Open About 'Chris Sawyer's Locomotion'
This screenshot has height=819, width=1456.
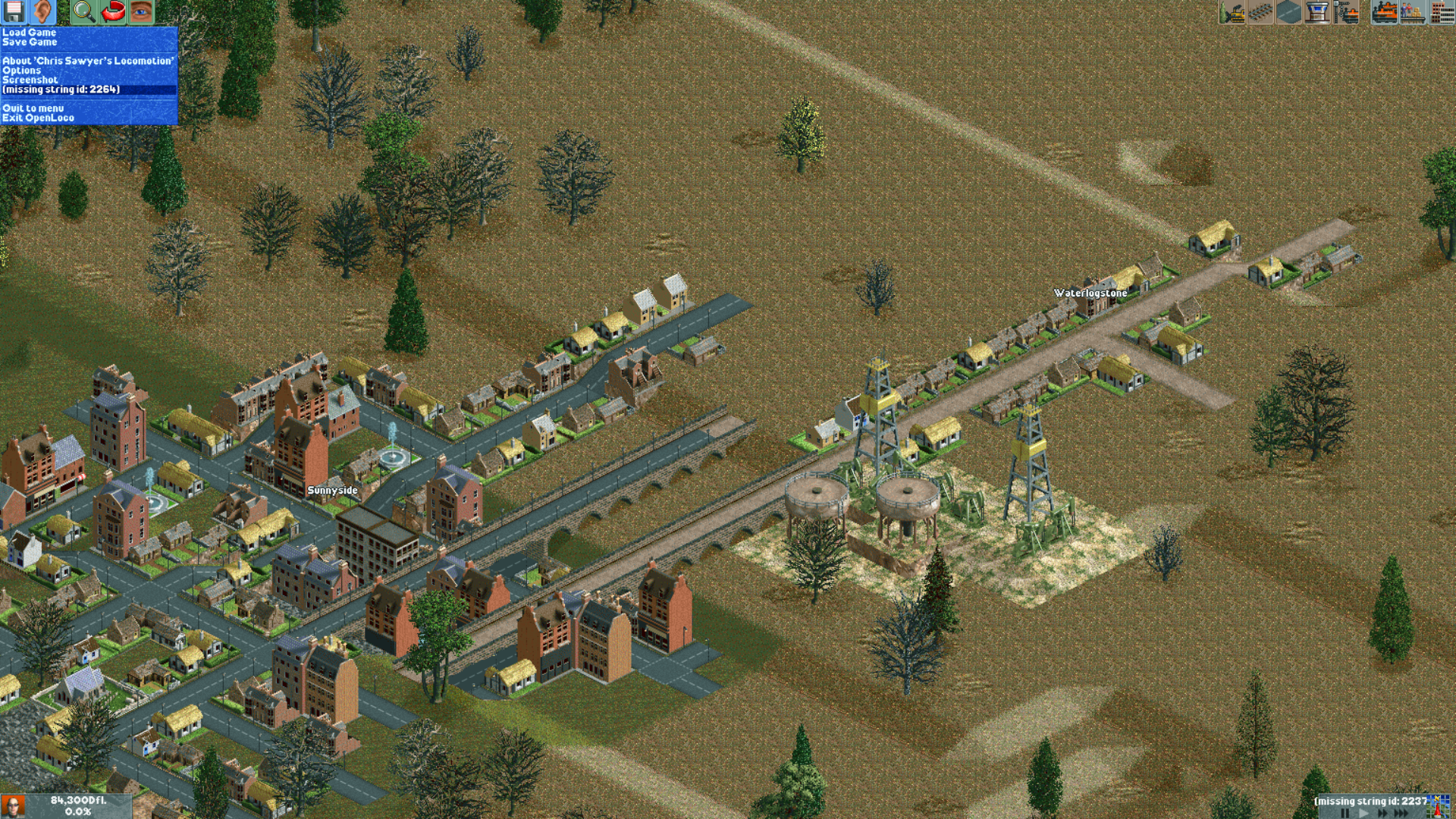88,61
